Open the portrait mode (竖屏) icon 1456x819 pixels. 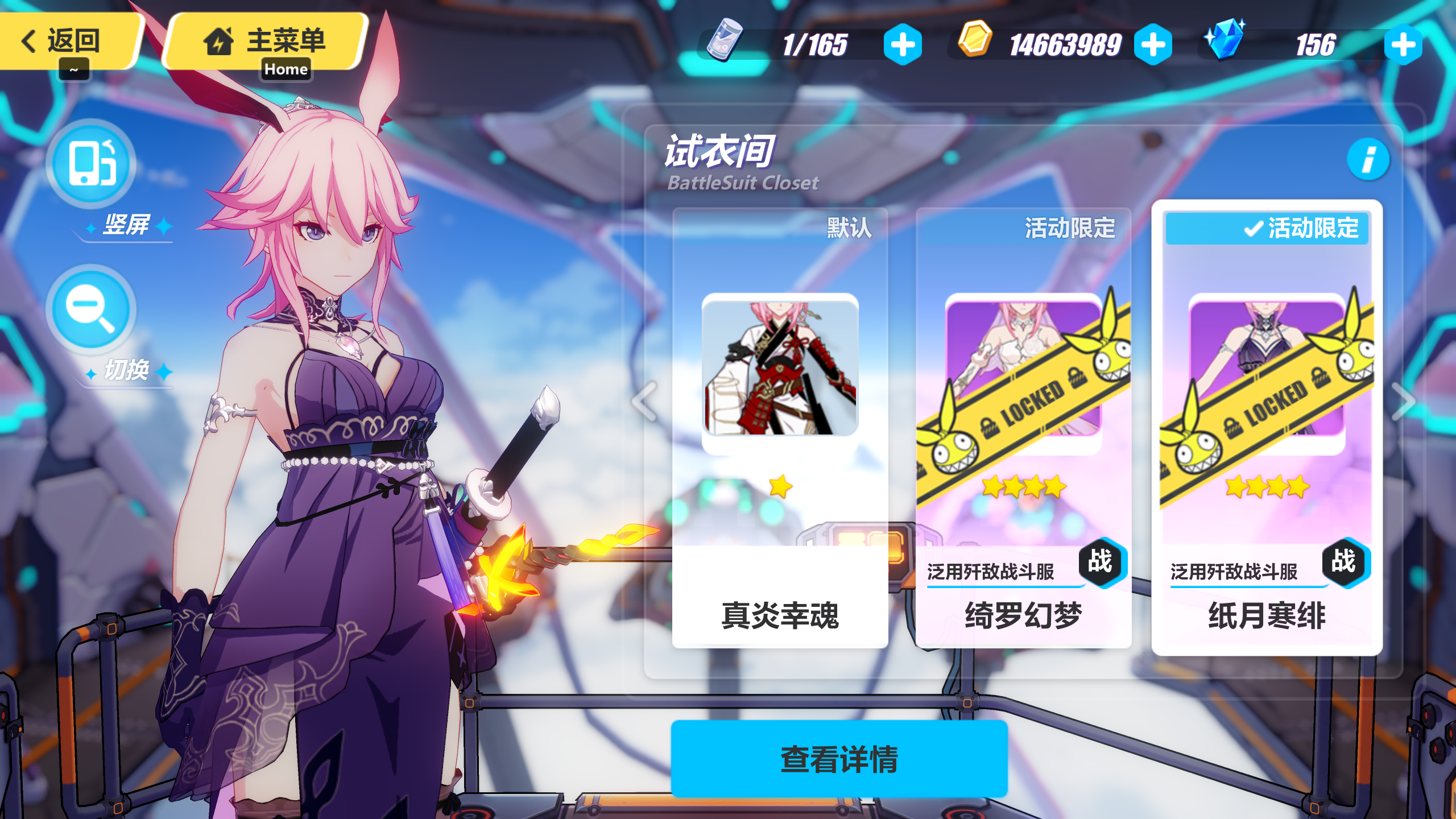pyautogui.click(x=91, y=165)
